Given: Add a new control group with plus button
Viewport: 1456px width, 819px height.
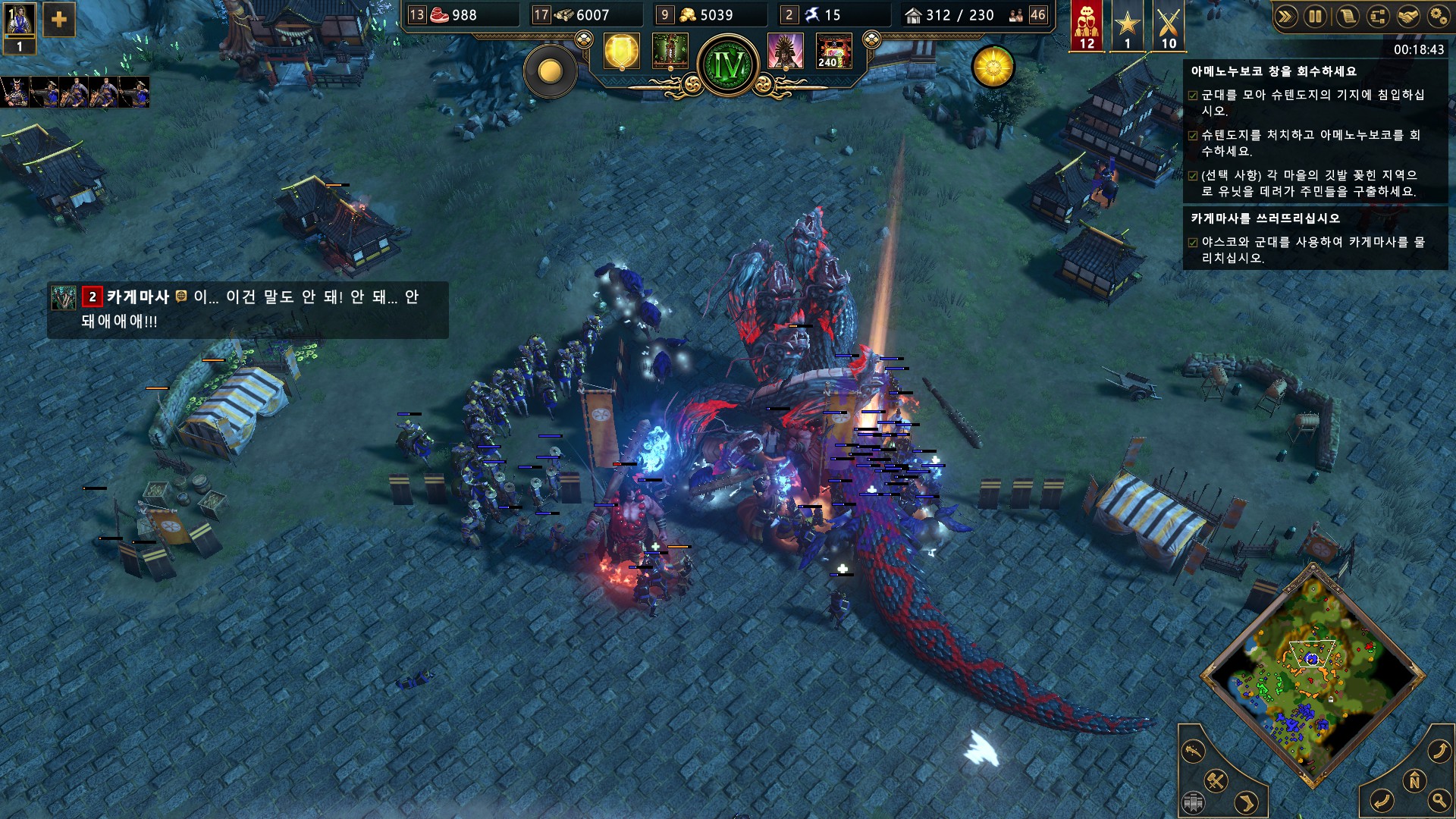Looking at the screenshot, I should (x=58, y=20).
